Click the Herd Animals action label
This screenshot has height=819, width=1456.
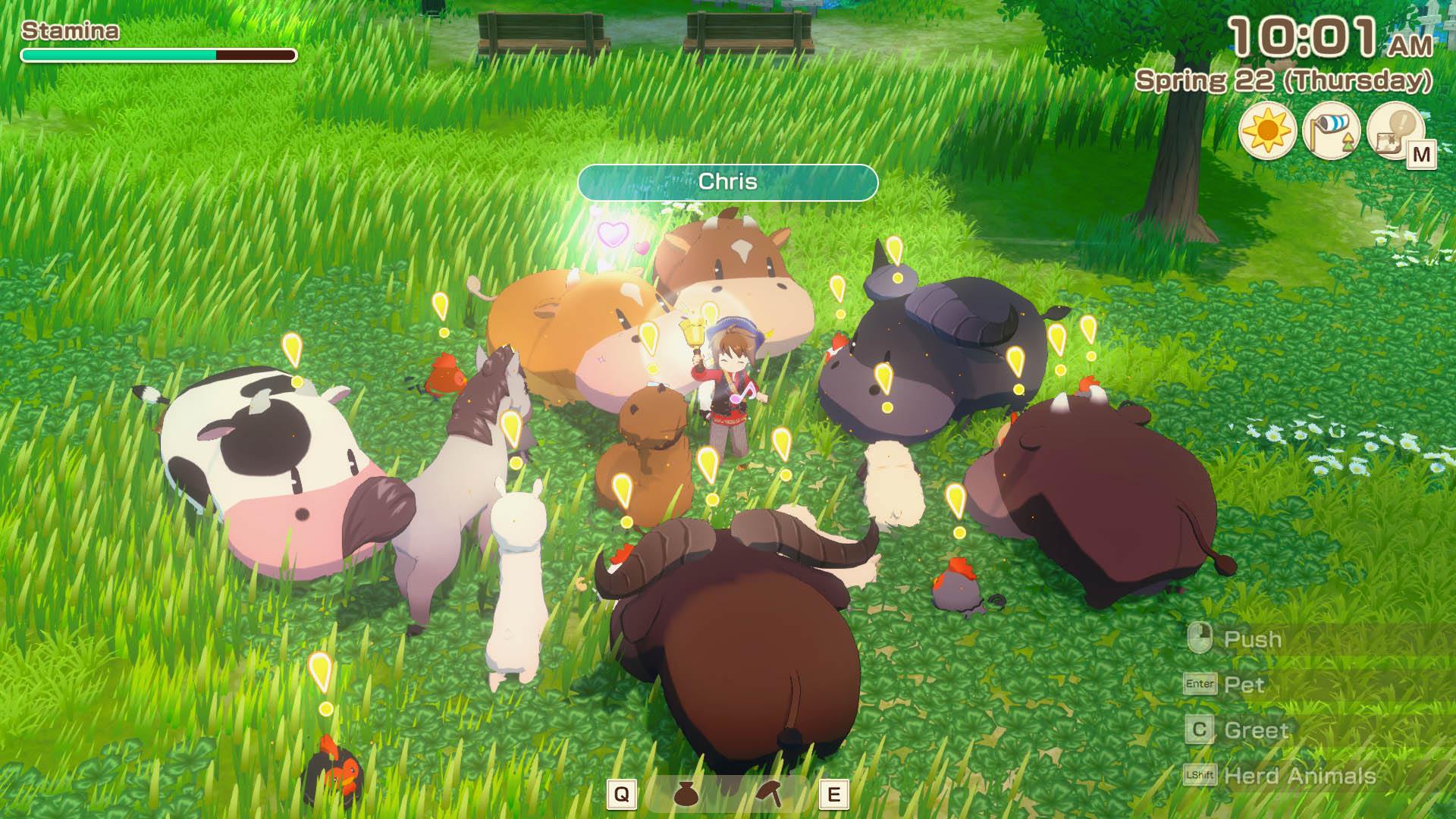click(1302, 776)
